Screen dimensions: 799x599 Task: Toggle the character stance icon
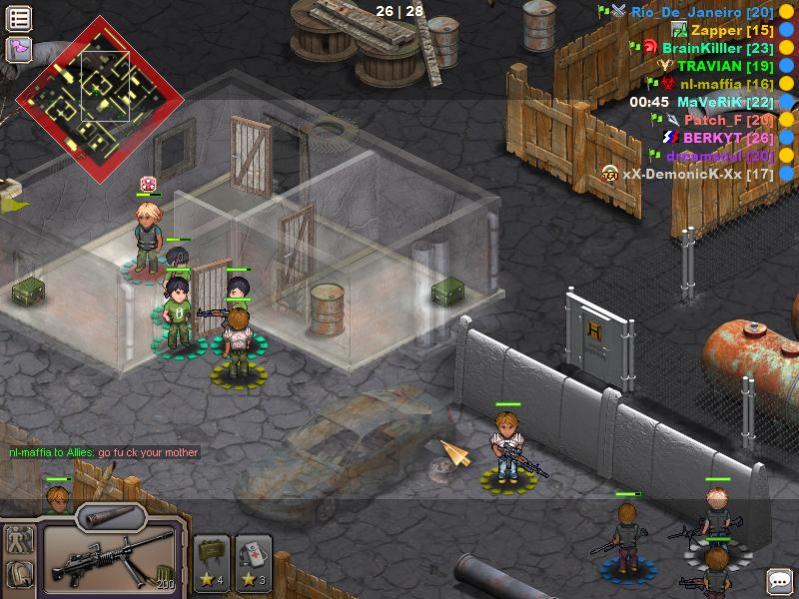point(19,541)
